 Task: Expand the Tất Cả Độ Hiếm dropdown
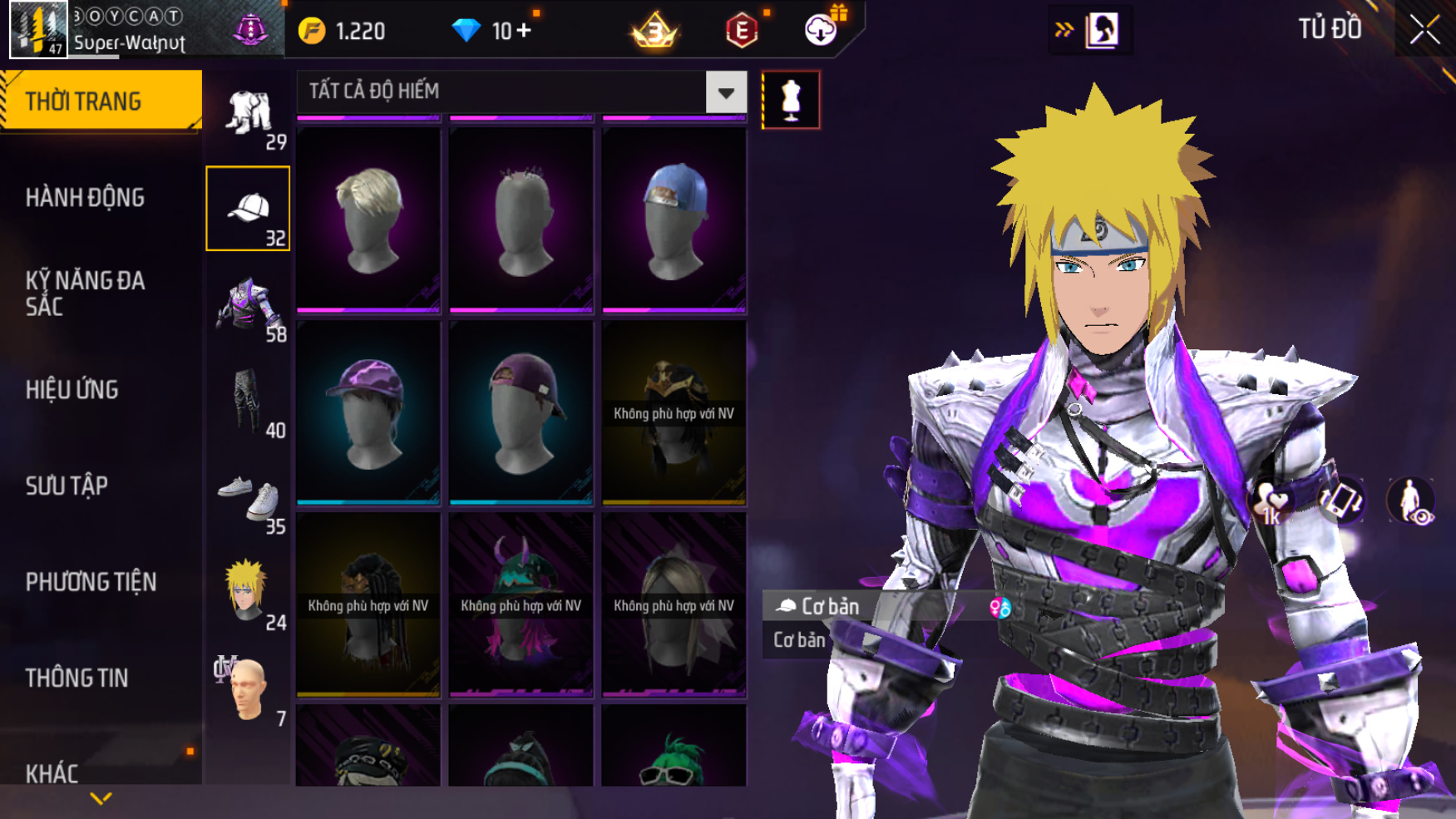click(725, 92)
